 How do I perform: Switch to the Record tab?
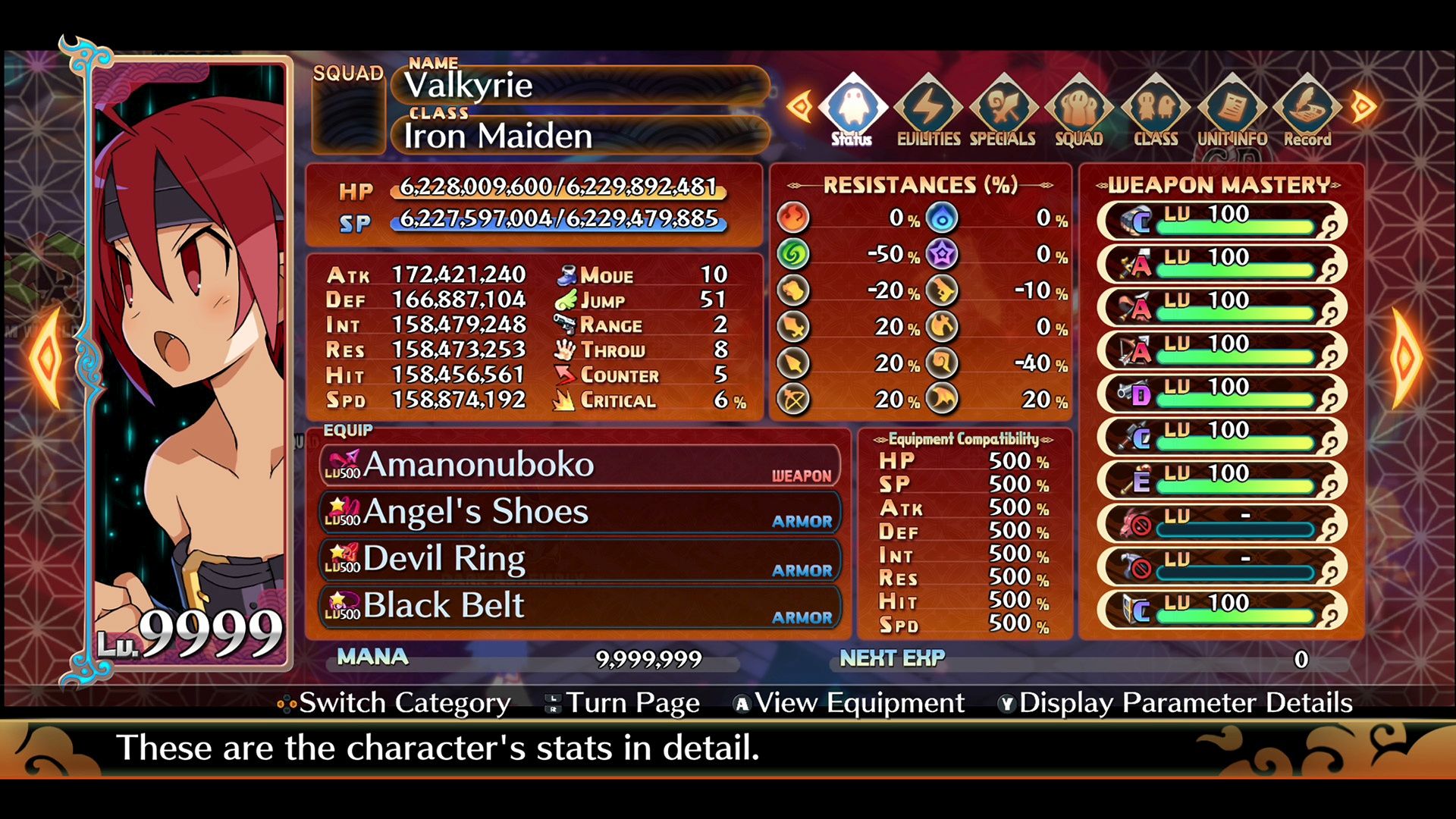[1307, 112]
